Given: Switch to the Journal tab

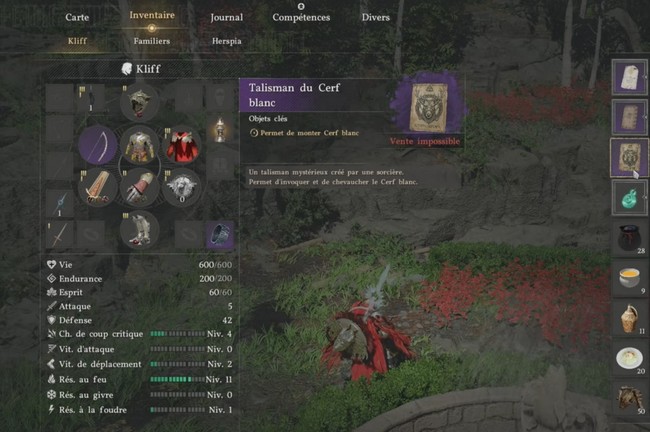Looking at the screenshot, I should [x=227, y=17].
